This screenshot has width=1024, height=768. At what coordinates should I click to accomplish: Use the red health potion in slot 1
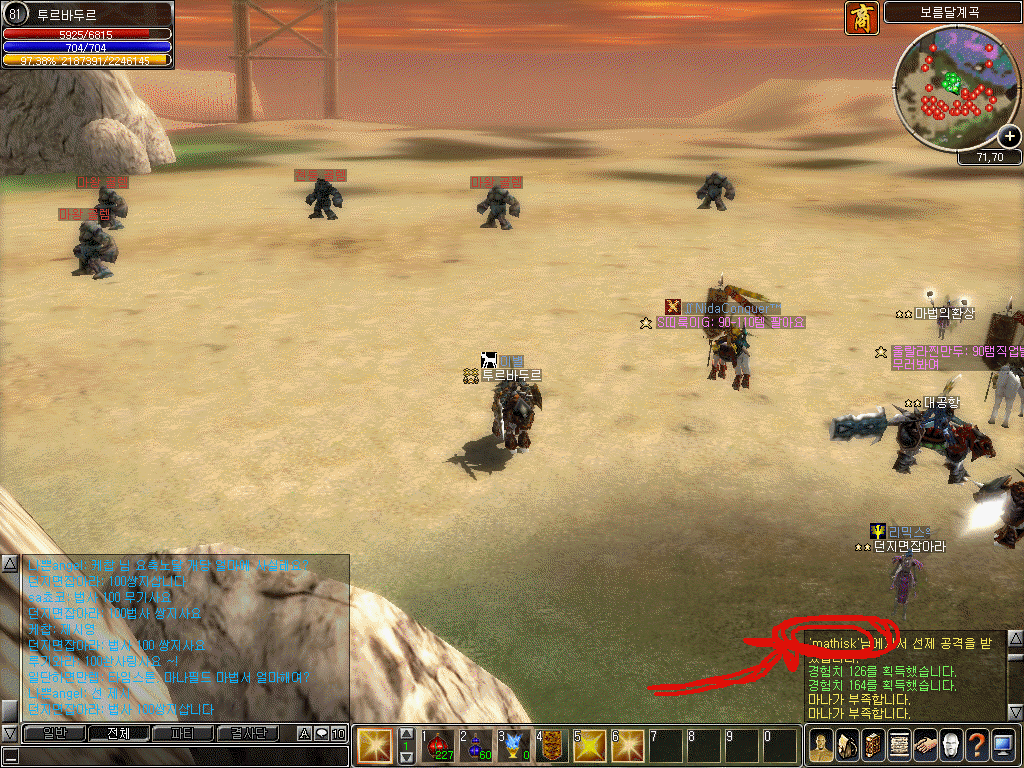[x=439, y=745]
